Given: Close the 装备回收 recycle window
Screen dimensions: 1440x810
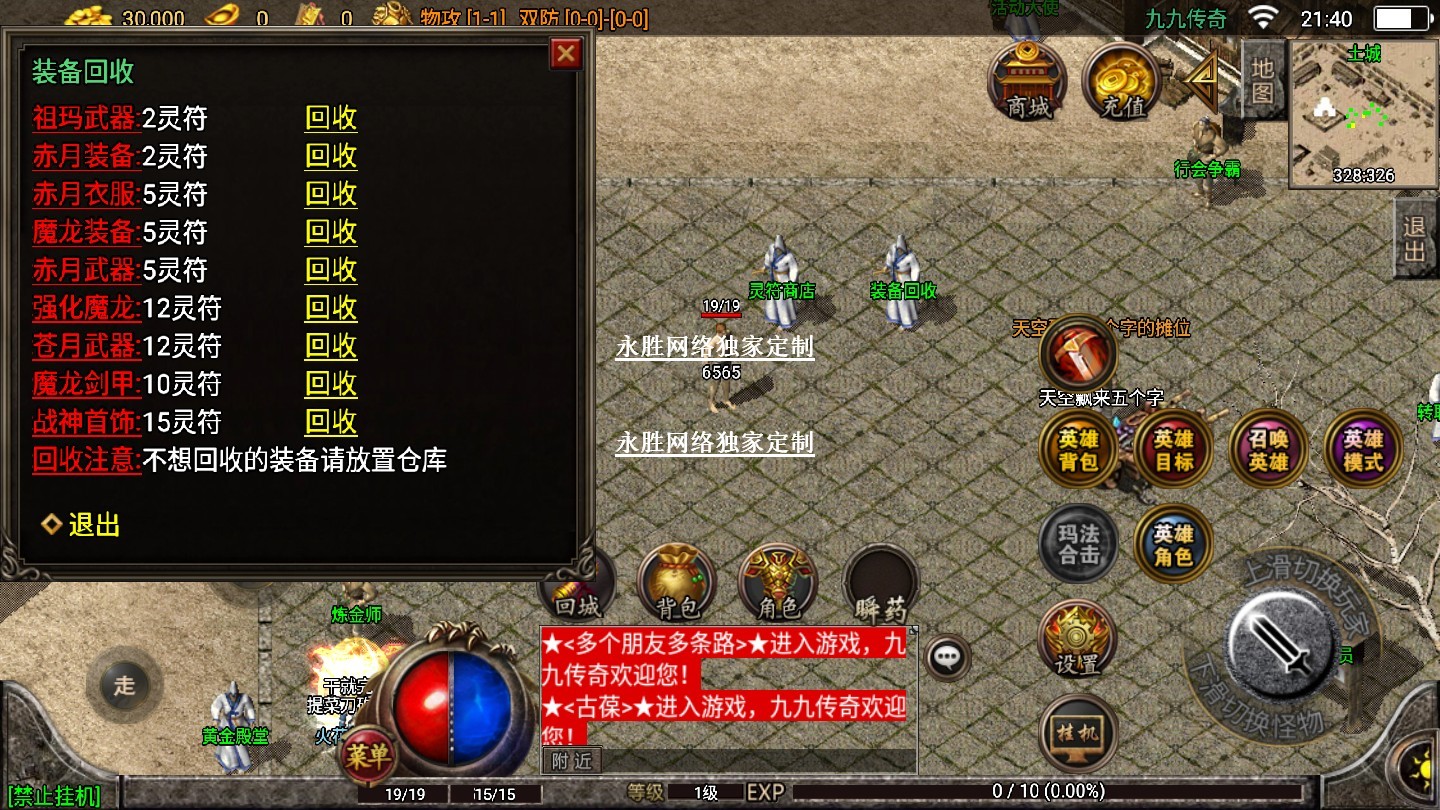Looking at the screenshot, I should pos(566,53).
